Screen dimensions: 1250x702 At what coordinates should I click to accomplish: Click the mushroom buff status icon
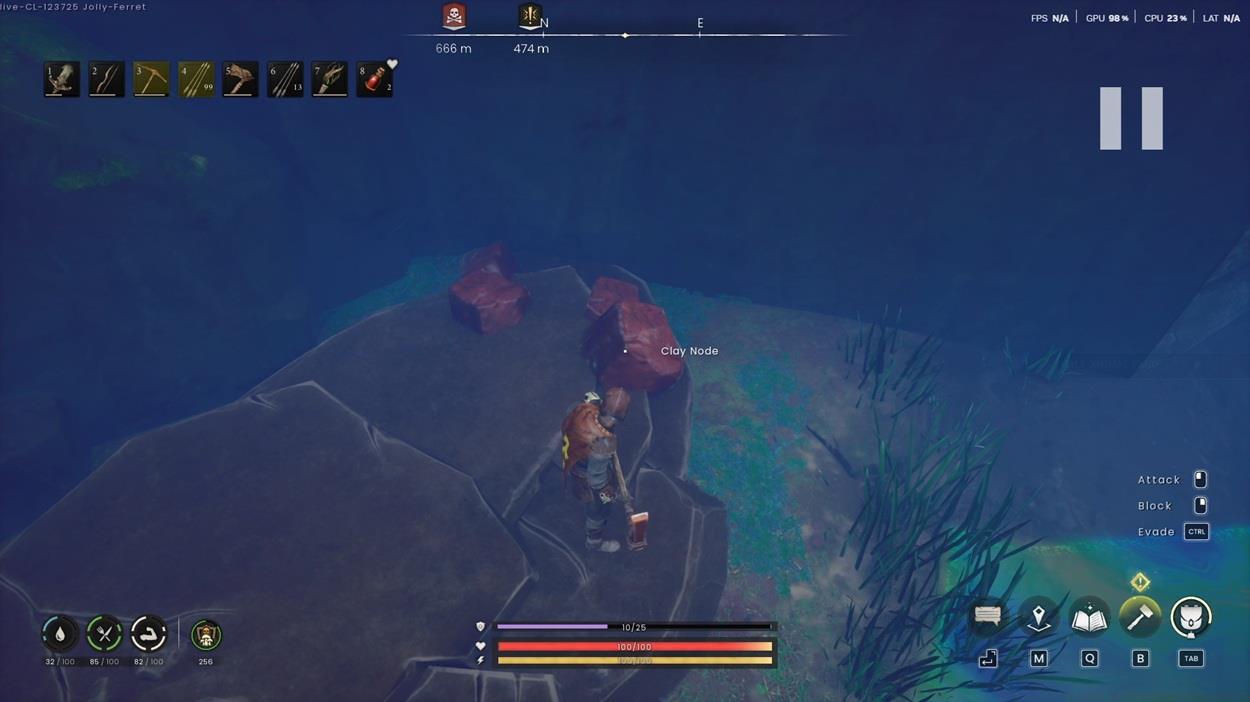pyautogui.click(x=206, y=635)
